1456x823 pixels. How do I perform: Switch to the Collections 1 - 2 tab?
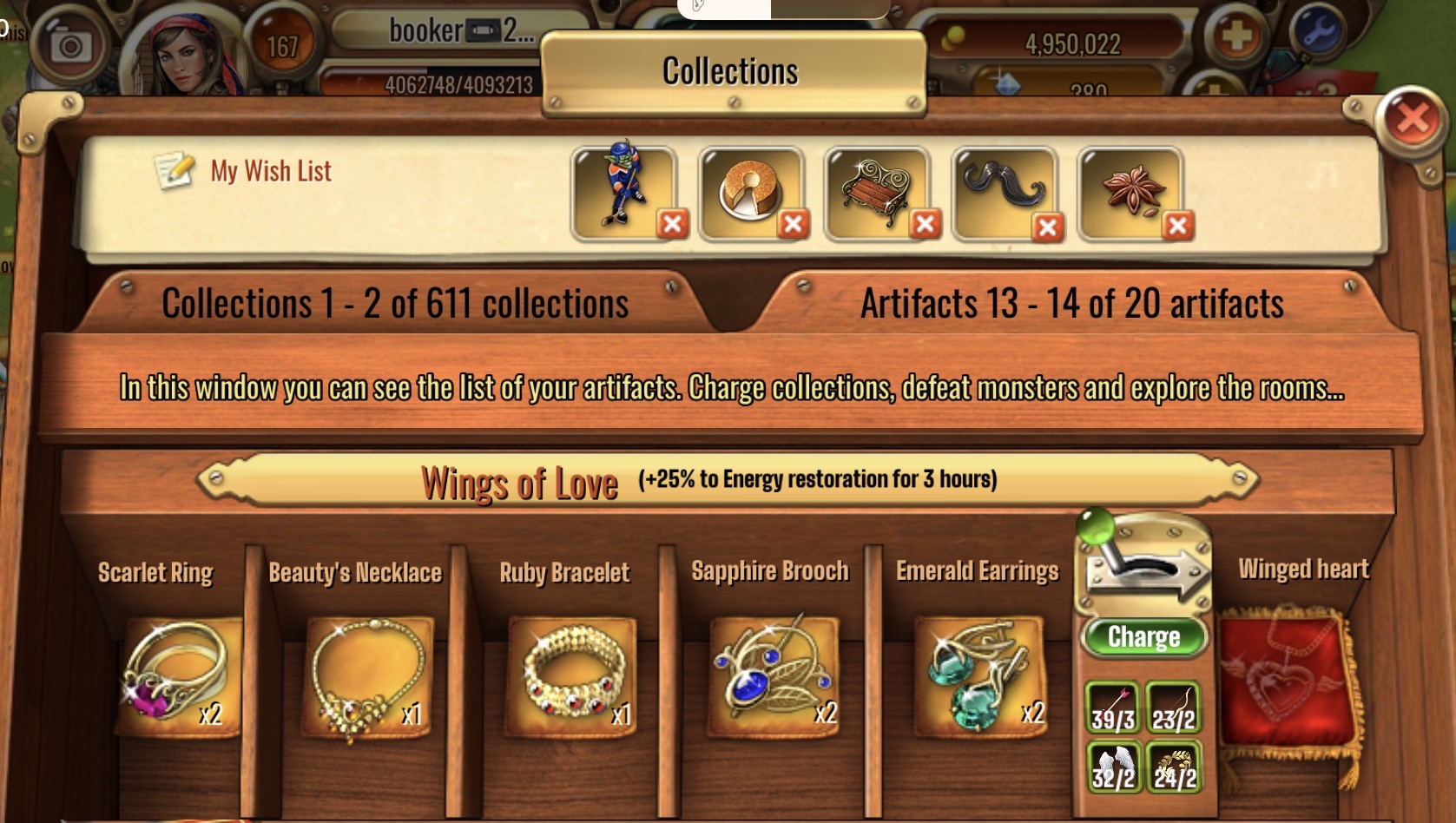coord(395,304)
